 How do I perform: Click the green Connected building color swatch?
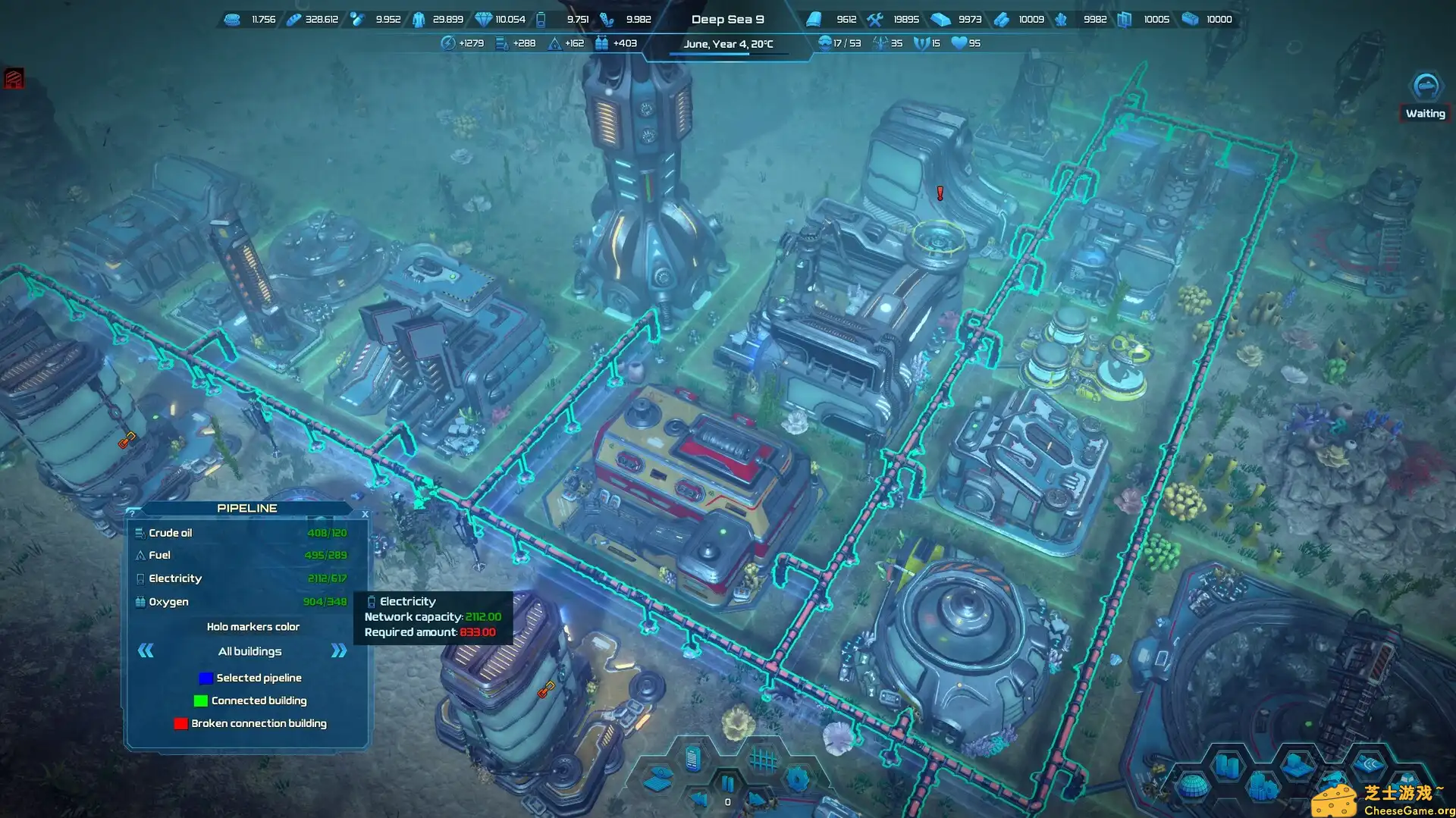click(202, 700)
